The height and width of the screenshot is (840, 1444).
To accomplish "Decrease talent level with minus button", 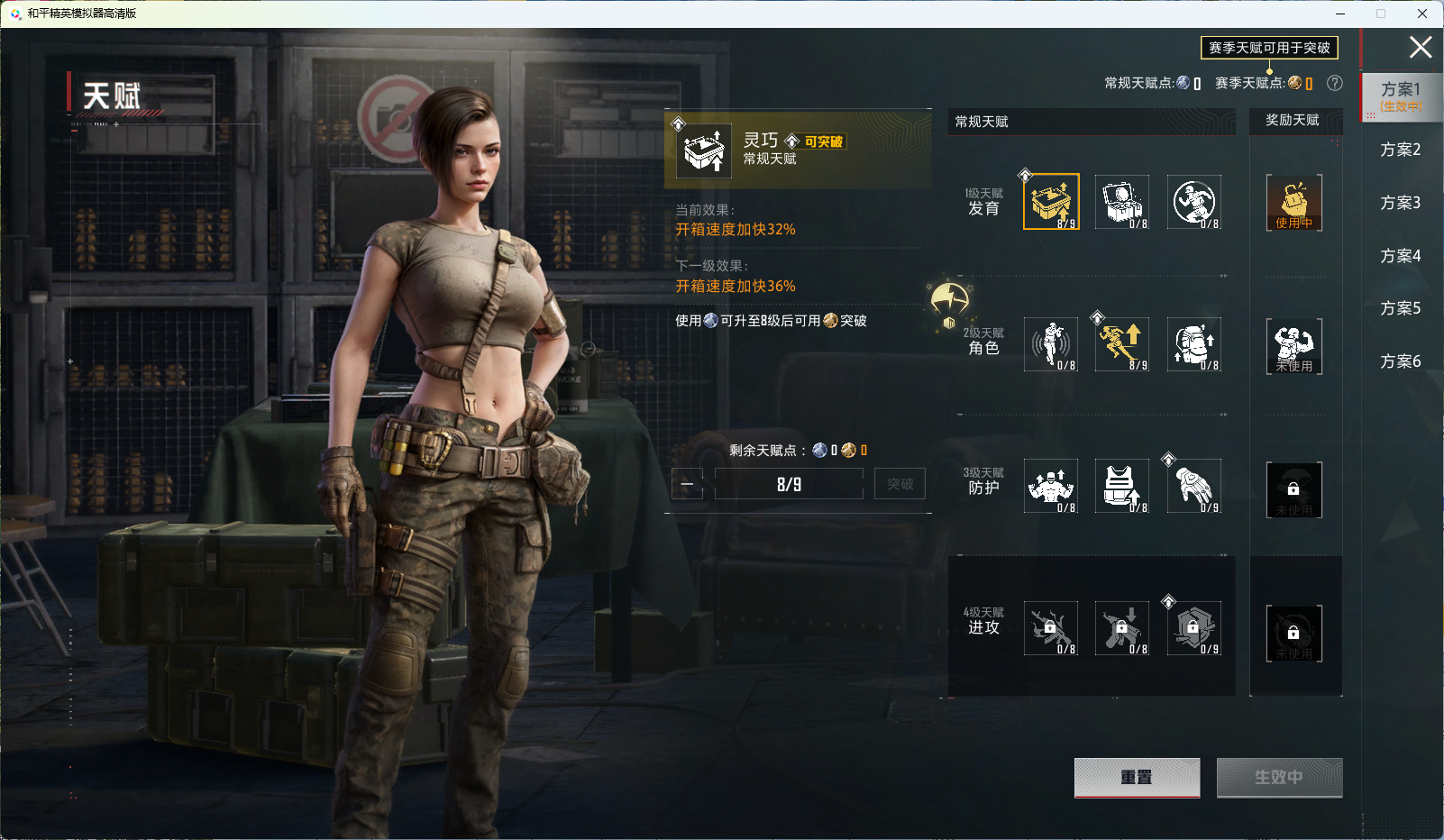I will point(687,484).
